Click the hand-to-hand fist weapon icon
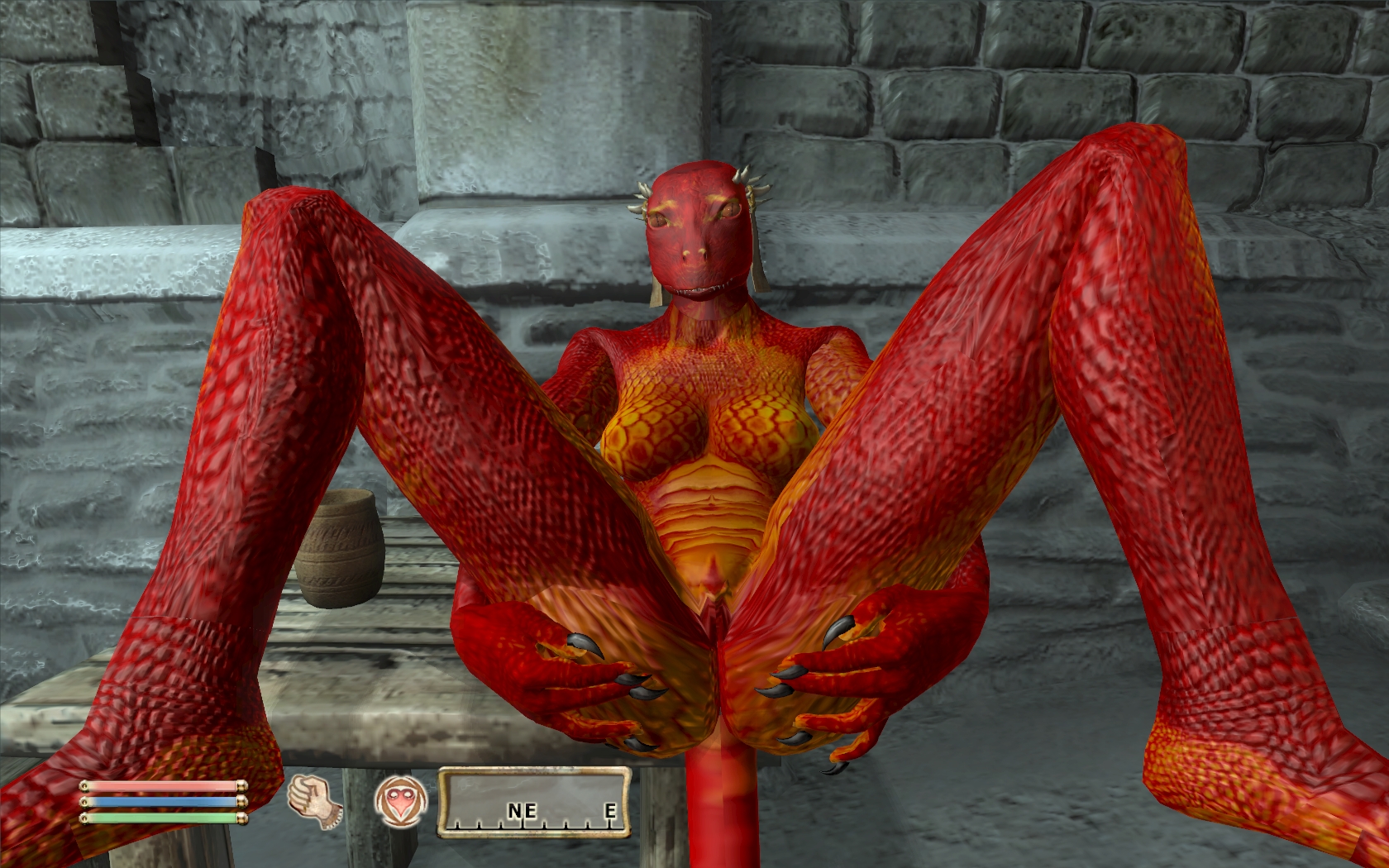Viewport: 1389px width, 868px height. (314, 801)
